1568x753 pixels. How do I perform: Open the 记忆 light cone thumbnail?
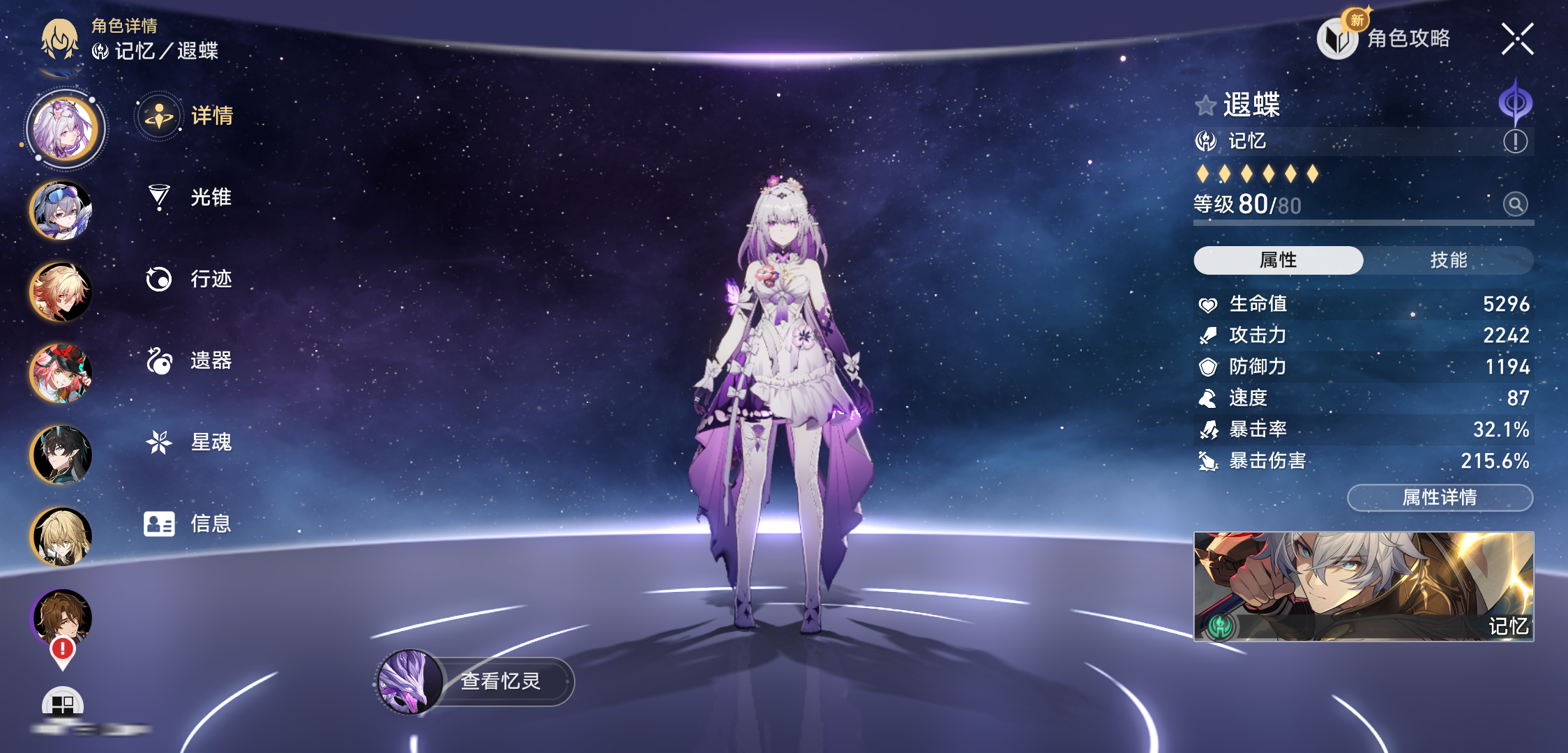(x=1364, y=586)
